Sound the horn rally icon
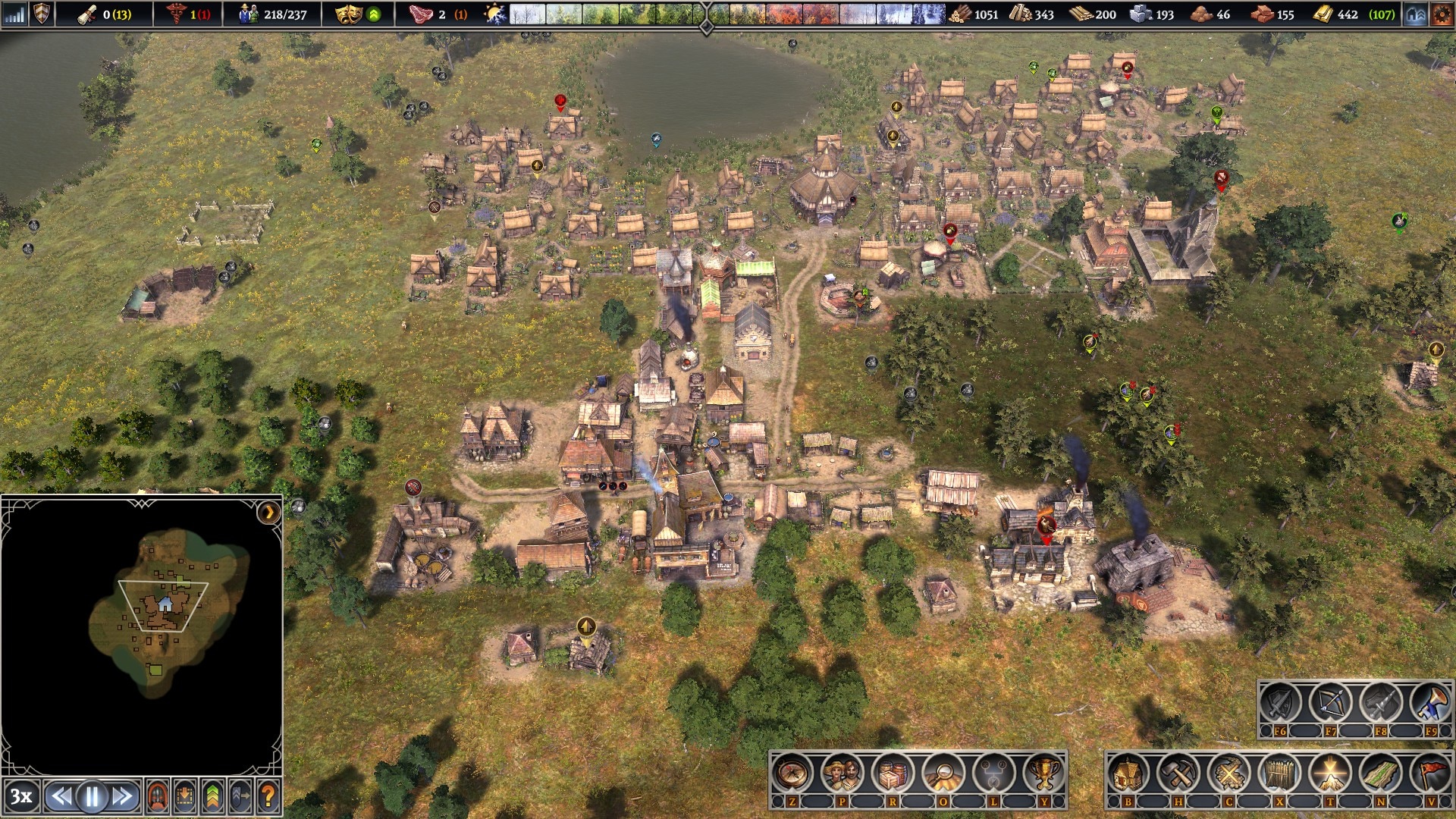This screenshot has height=819, width=1456. click(x=1430, y=704)
